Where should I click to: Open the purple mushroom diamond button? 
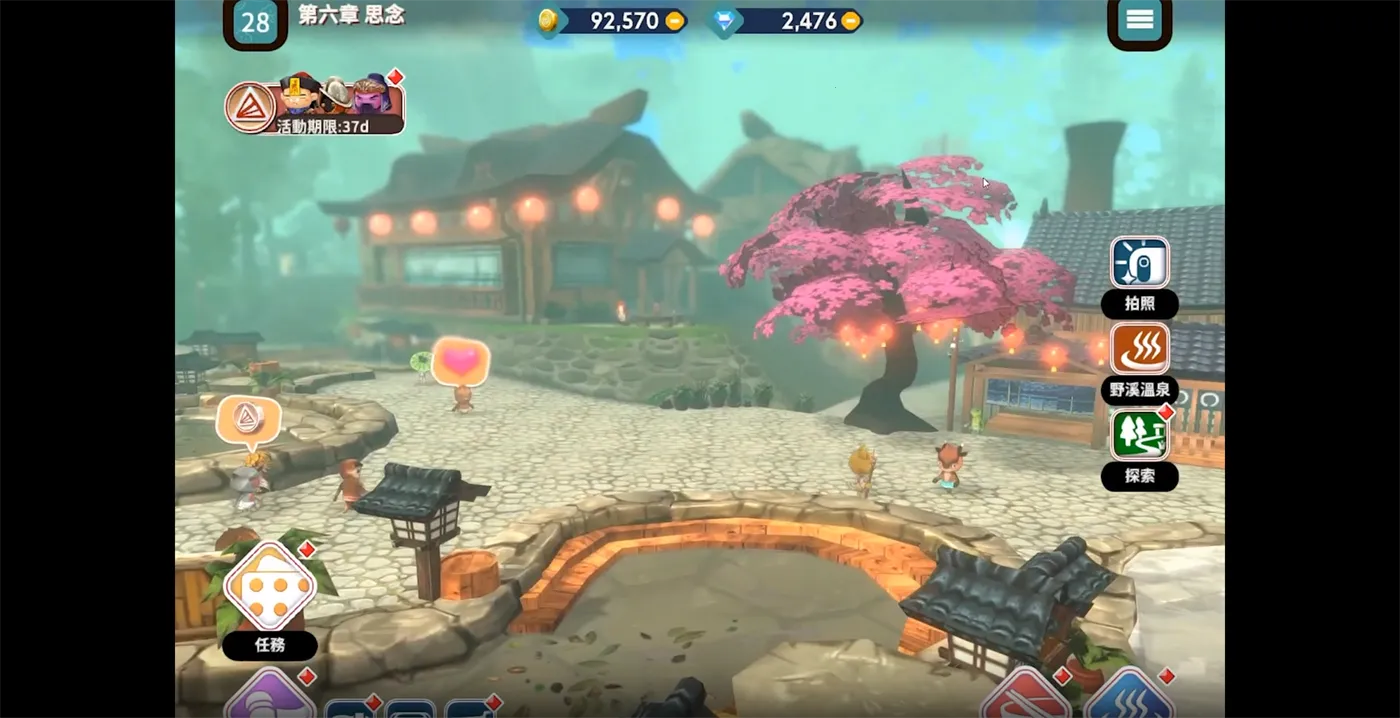point(268,698)
